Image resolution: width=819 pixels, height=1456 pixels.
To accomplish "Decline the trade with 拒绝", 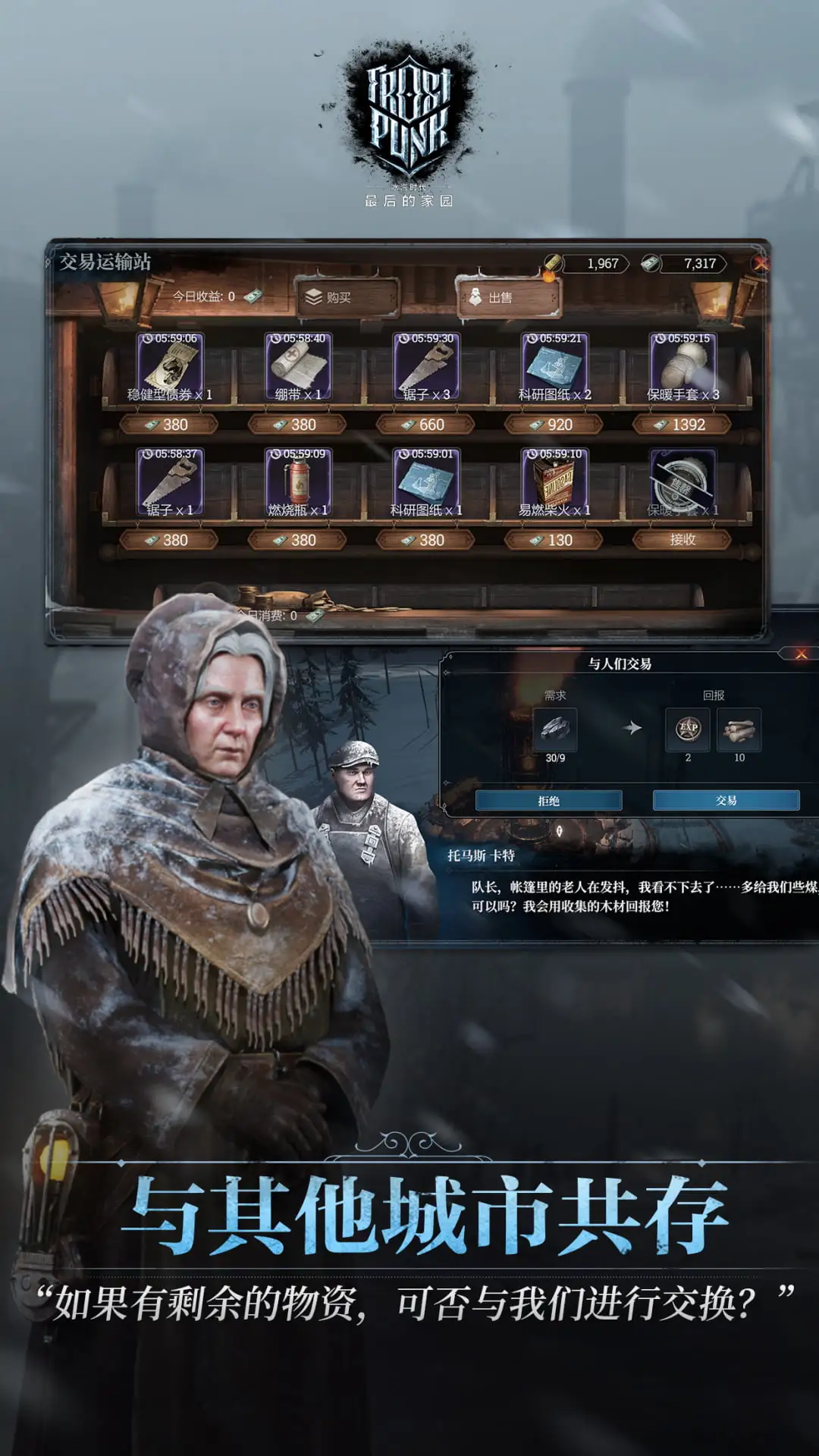I will tap(548, 801).
